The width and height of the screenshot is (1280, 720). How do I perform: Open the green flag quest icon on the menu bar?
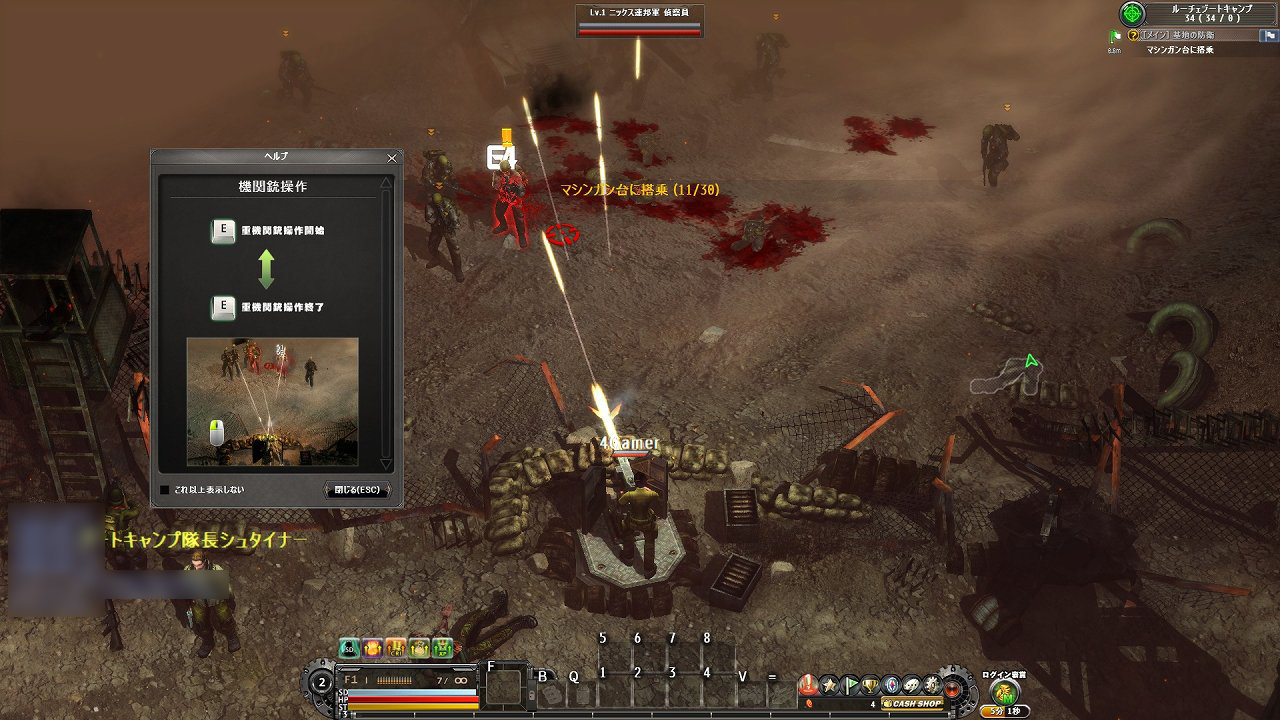[x=849, y=685]
